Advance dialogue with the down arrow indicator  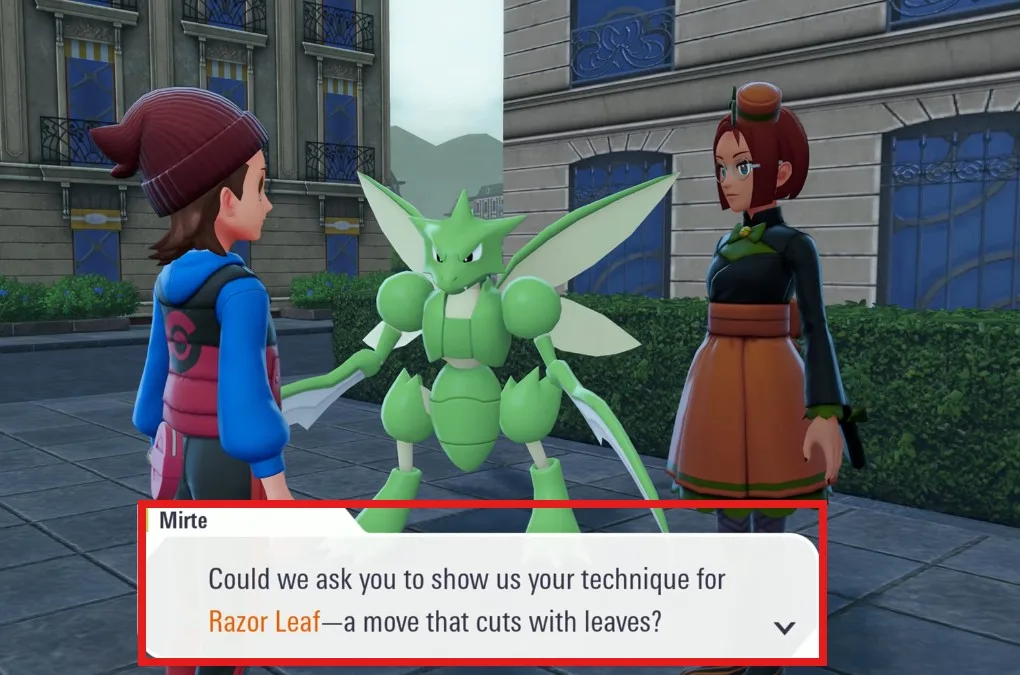785,627
